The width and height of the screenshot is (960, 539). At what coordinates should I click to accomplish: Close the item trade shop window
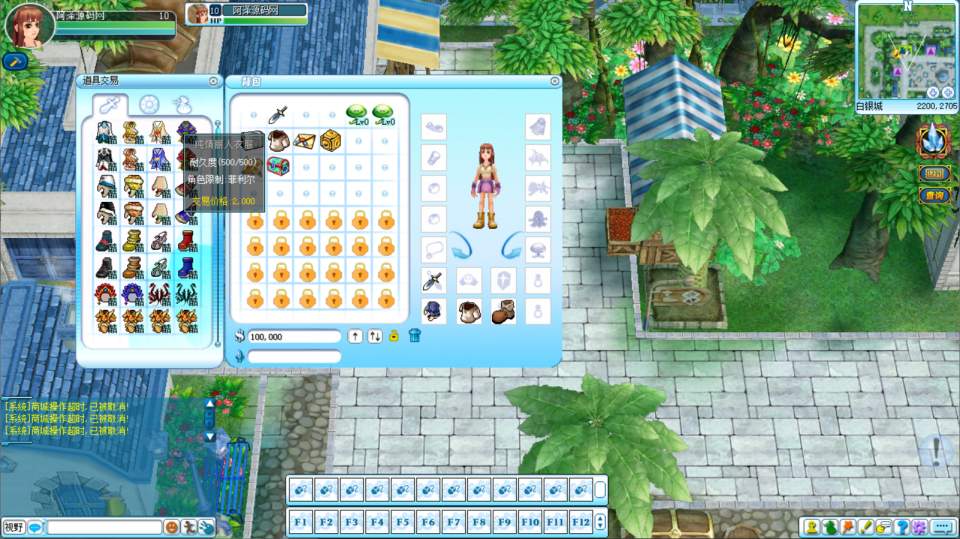point(214,81)
